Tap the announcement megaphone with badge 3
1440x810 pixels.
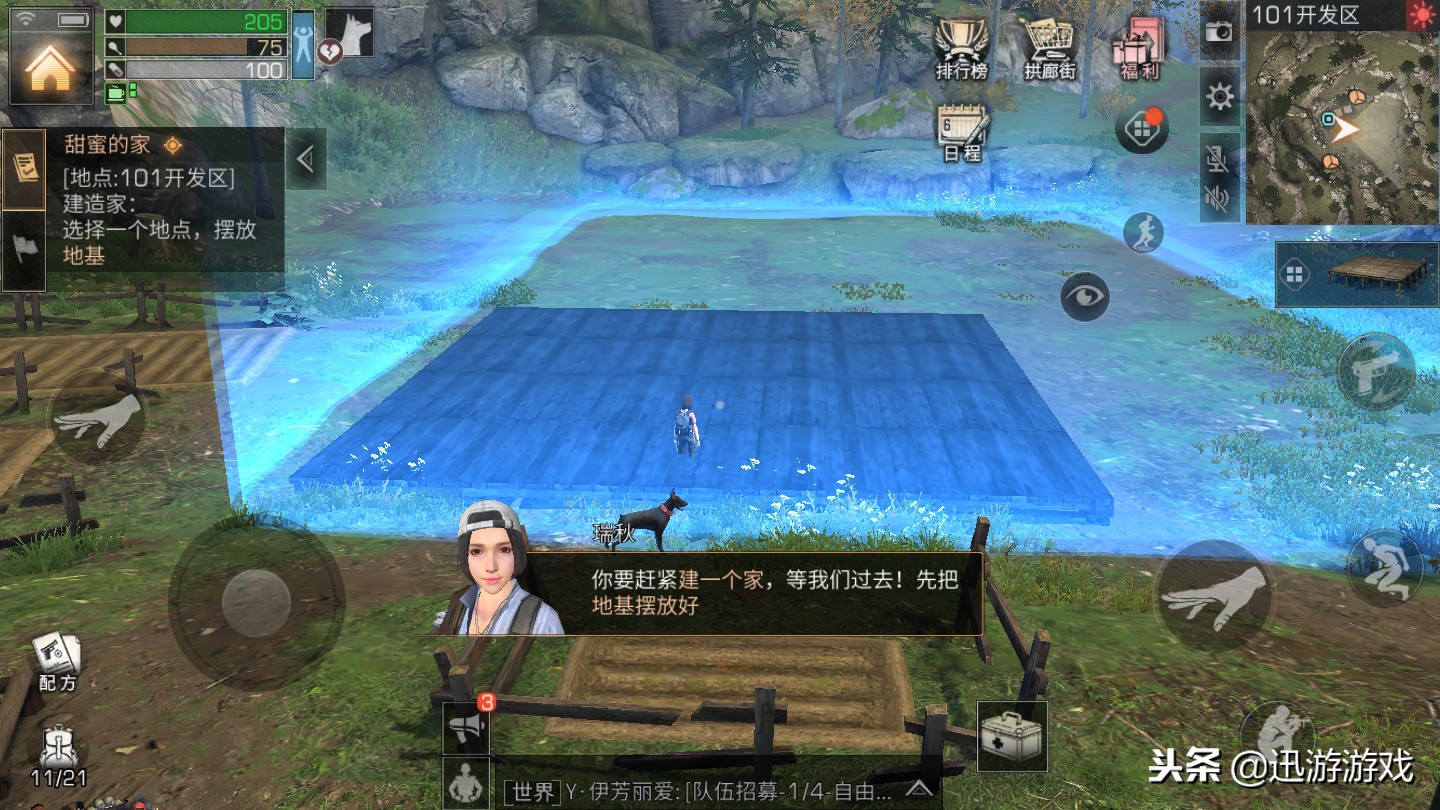coord(466,729)
